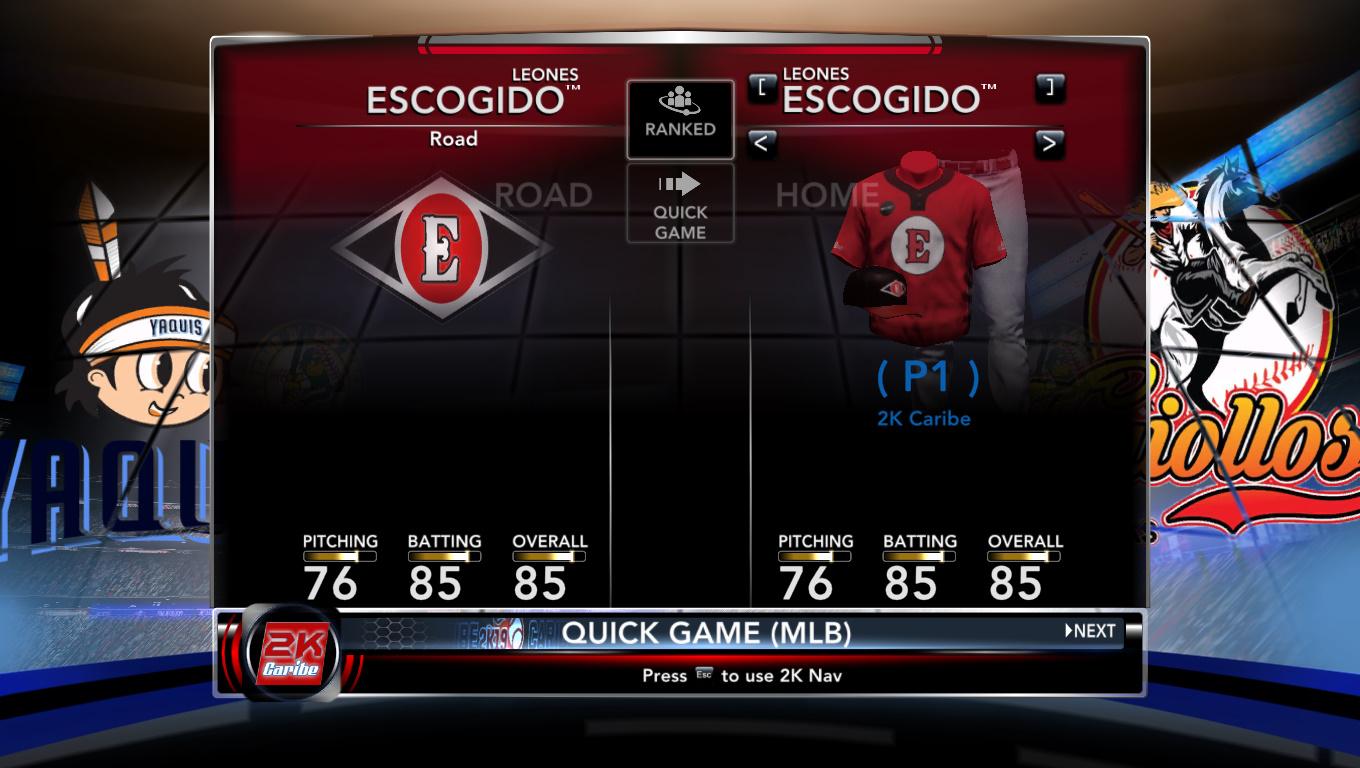The width and height of the screenshot is (1360, 768).
Task: Switch to the next home team with right arrow
Action: pos(1048,144)
